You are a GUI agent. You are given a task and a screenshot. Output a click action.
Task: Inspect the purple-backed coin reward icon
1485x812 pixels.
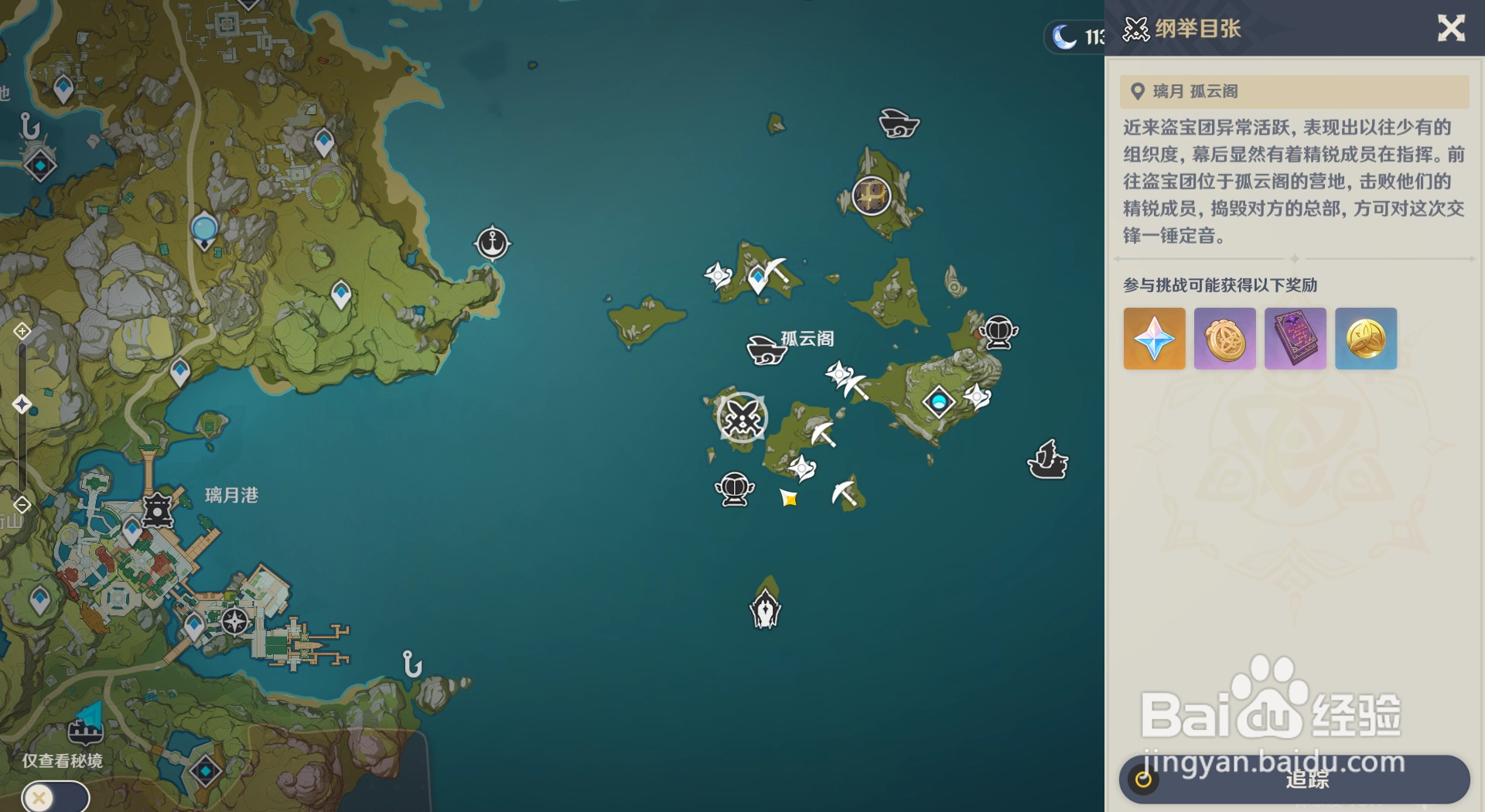pos(1224,339)
